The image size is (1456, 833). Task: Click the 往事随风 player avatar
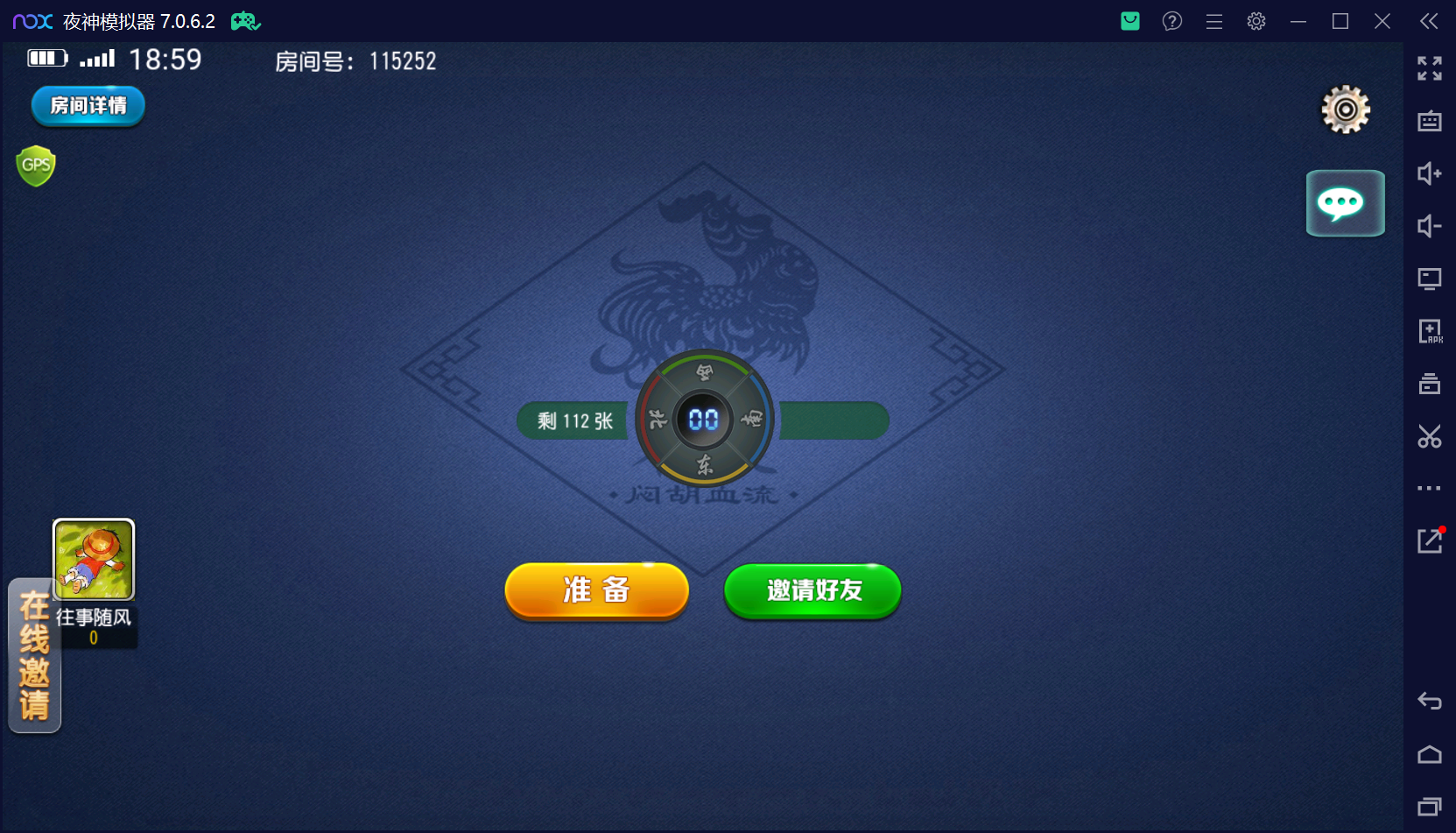[93, 559]
